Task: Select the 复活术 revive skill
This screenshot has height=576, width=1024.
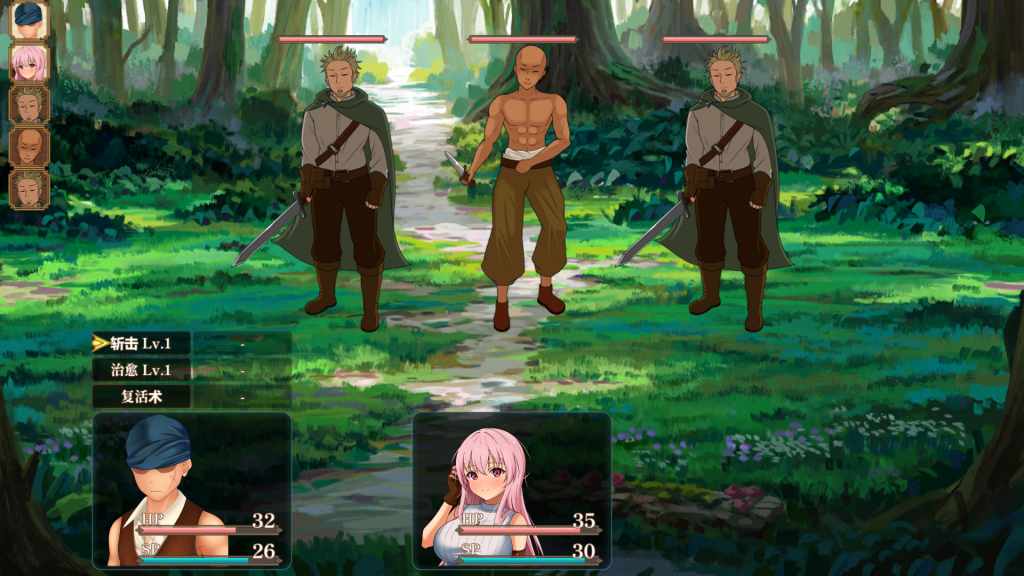Action: [x=141, y=396]
